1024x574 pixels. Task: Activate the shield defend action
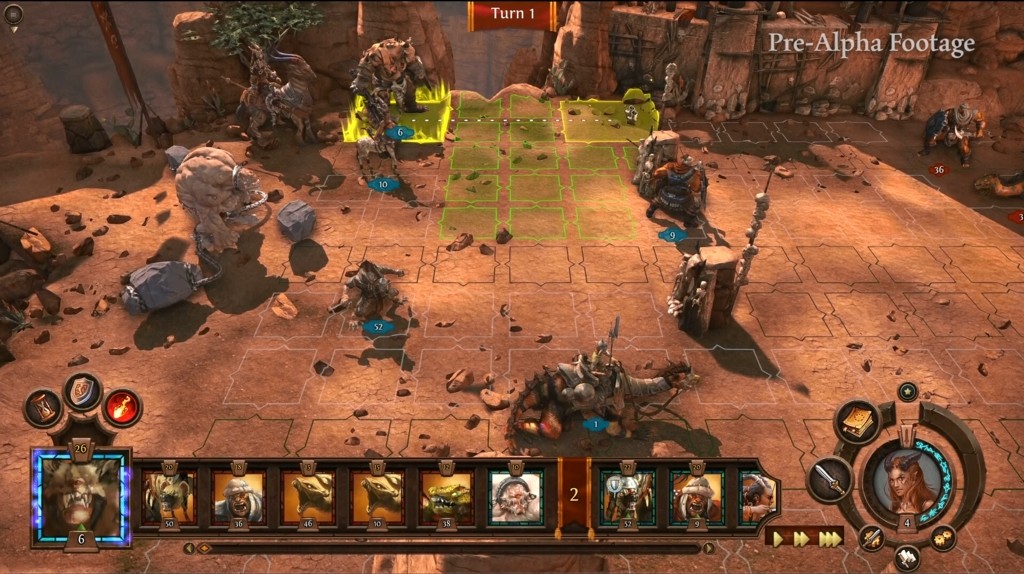tap(83, 390)
